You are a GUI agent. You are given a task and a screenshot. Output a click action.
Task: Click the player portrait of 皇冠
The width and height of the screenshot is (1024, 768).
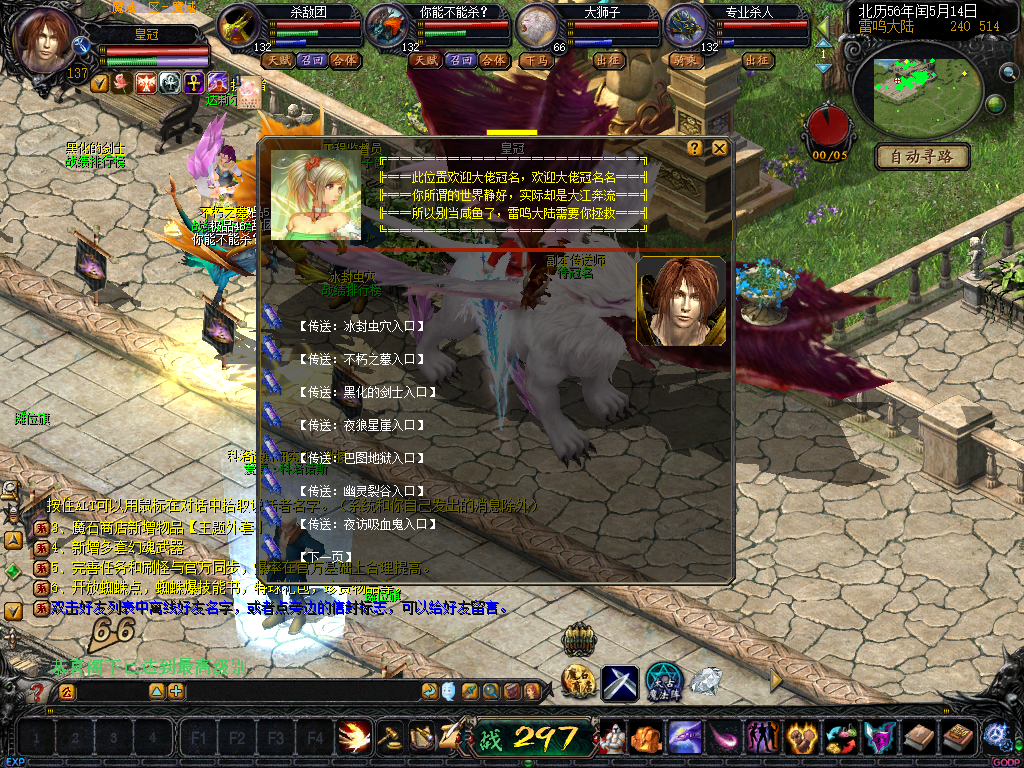(x=42, y=40)
